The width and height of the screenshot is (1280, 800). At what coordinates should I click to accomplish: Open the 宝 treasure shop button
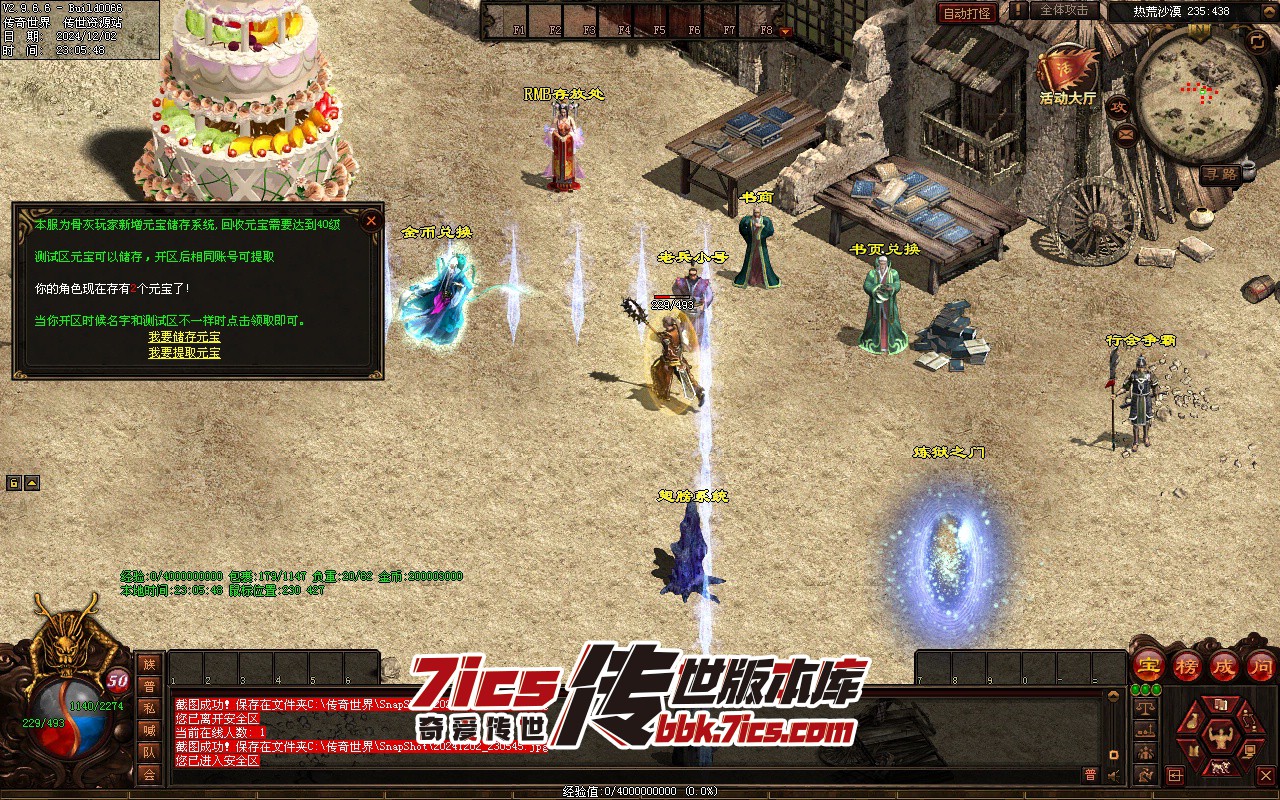pyautogui.click(x=1148, y=665)
